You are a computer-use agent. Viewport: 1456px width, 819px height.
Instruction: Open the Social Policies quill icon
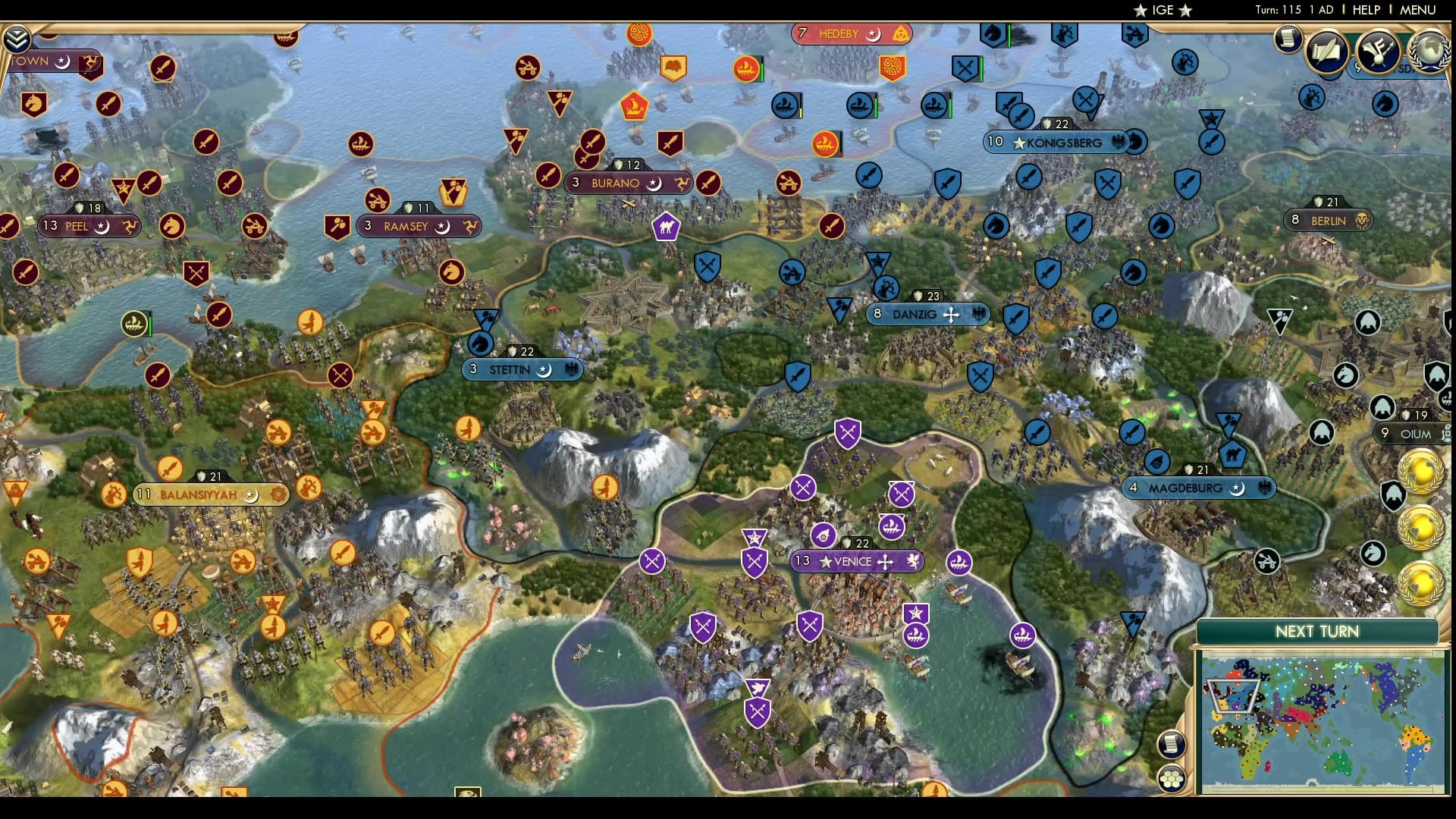coord(1326,49)
